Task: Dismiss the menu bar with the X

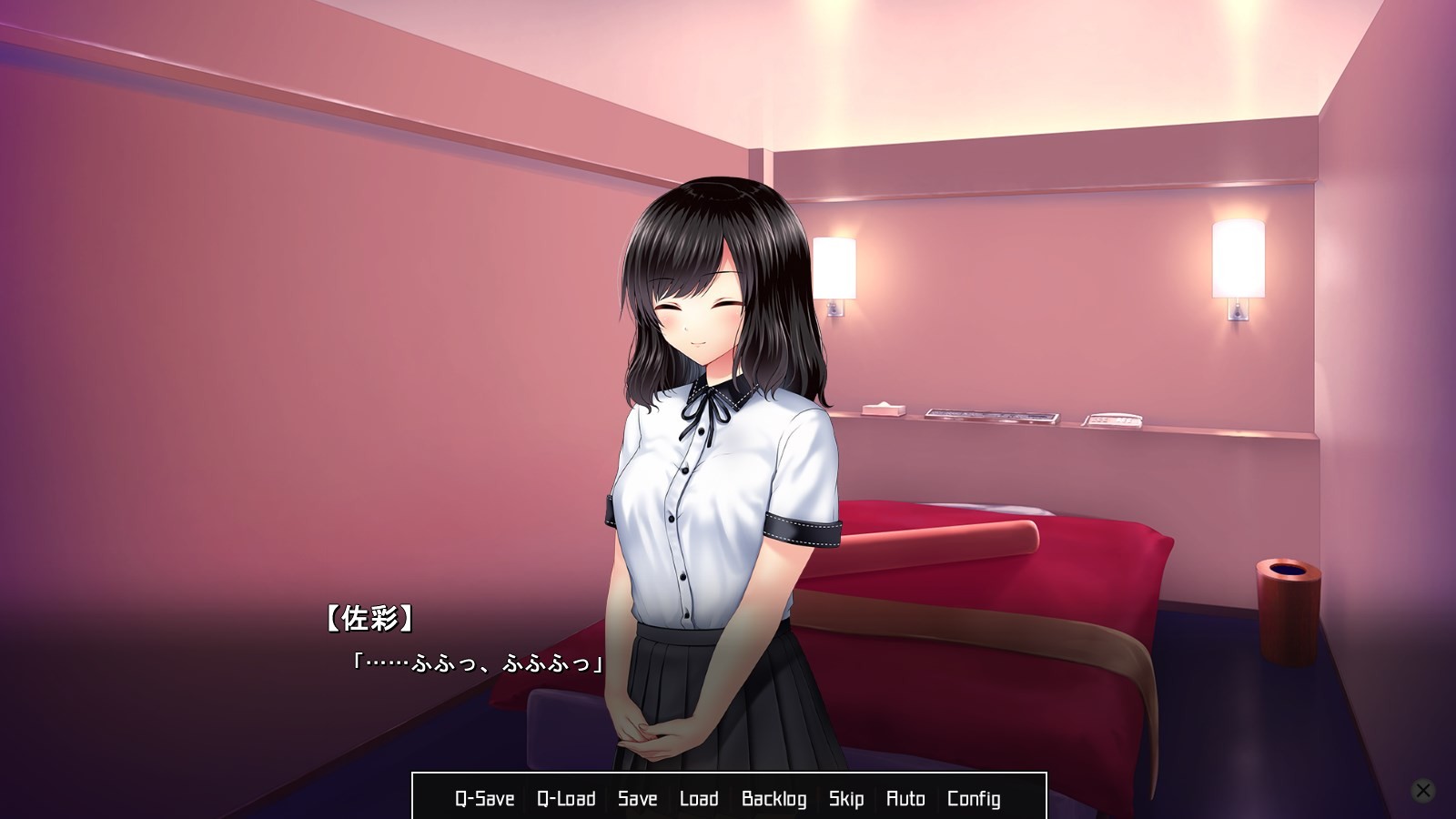Action: pyautogui.click(x=1422, y=788)
